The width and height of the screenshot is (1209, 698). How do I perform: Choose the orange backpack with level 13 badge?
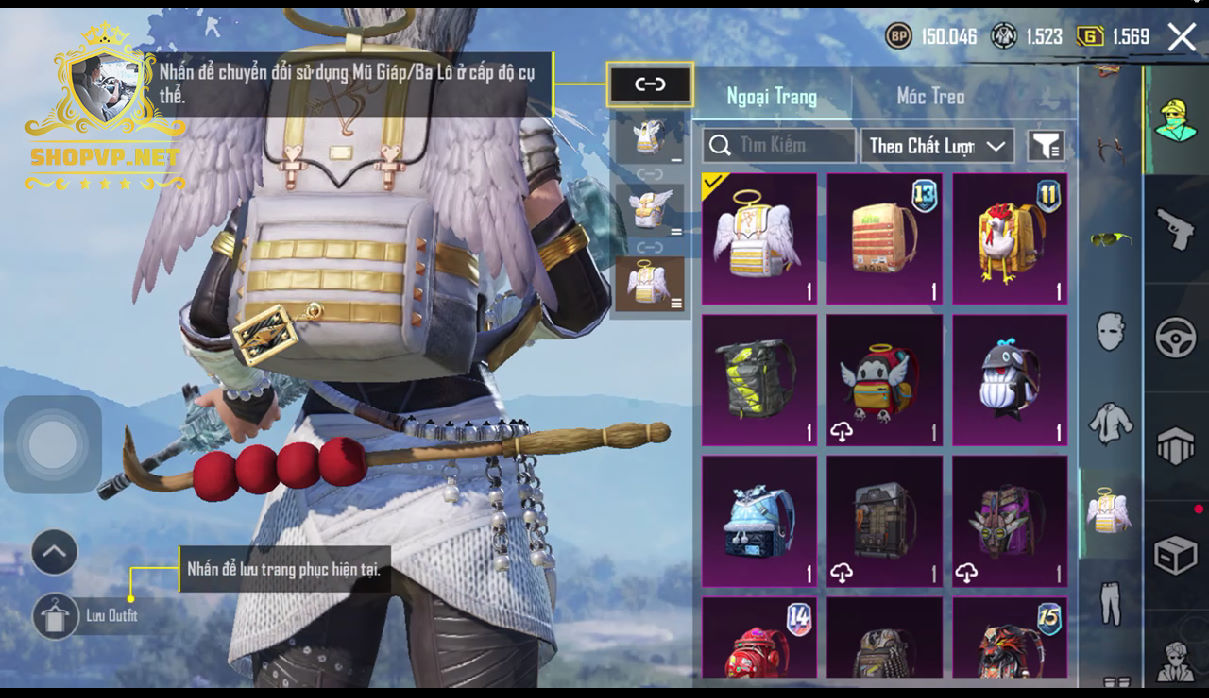click(x=884, y=239)
